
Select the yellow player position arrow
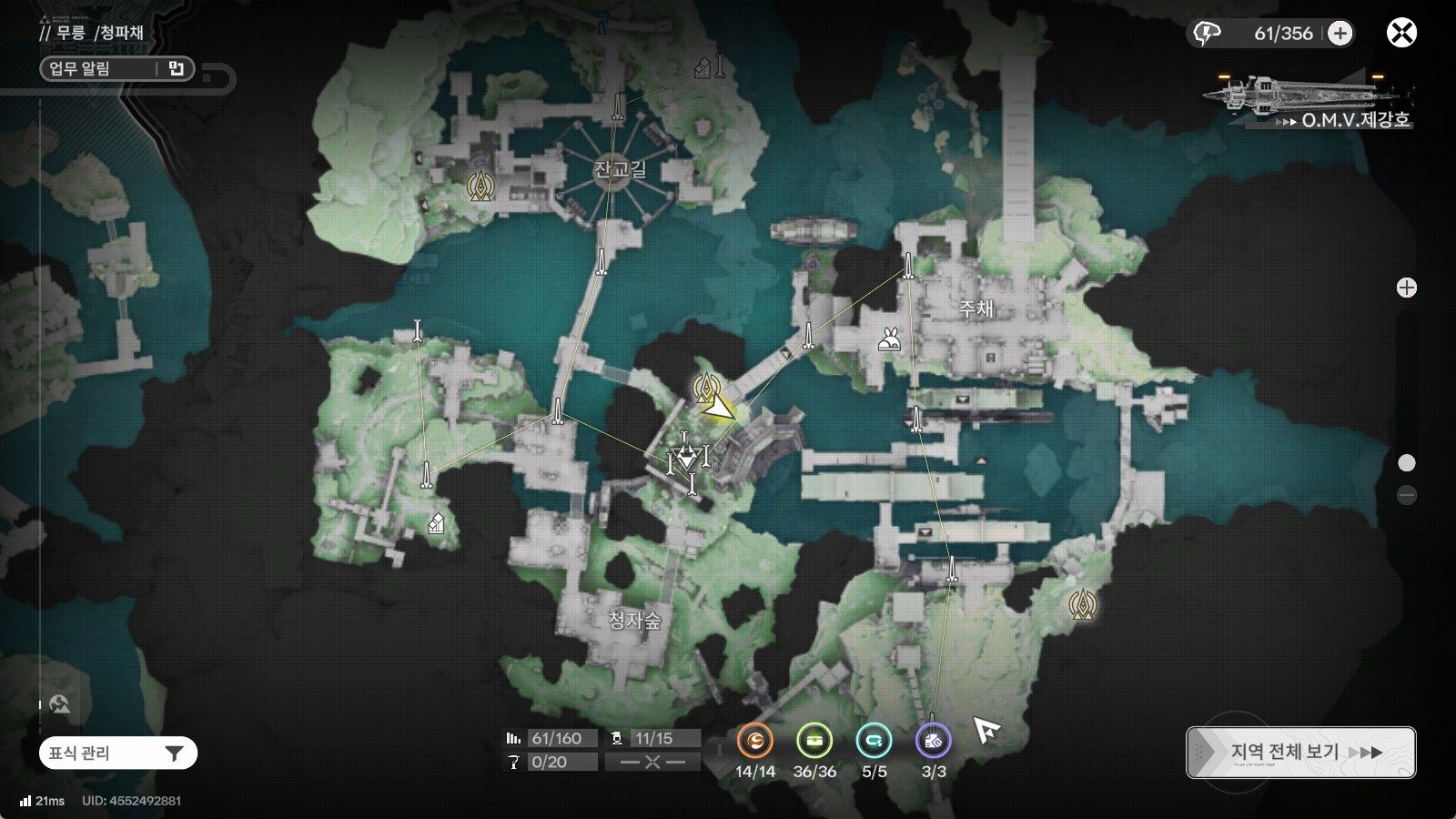click(x=721, y=407)
